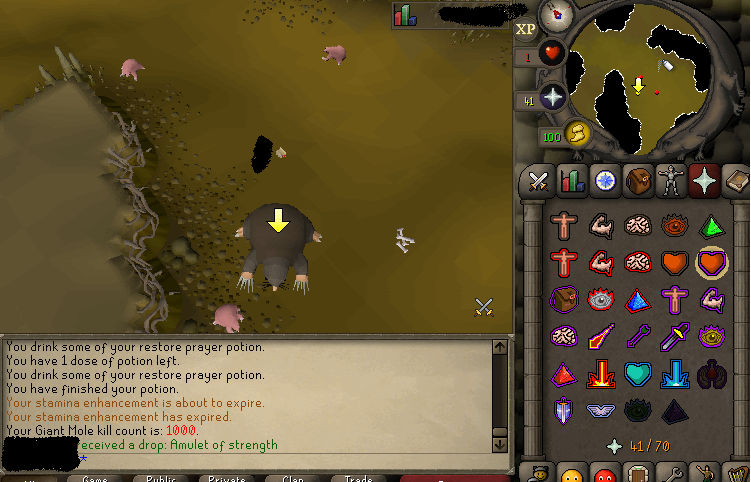Open the Quest list tab
Viewport: 751px width, 482px height.
[604, 181]
